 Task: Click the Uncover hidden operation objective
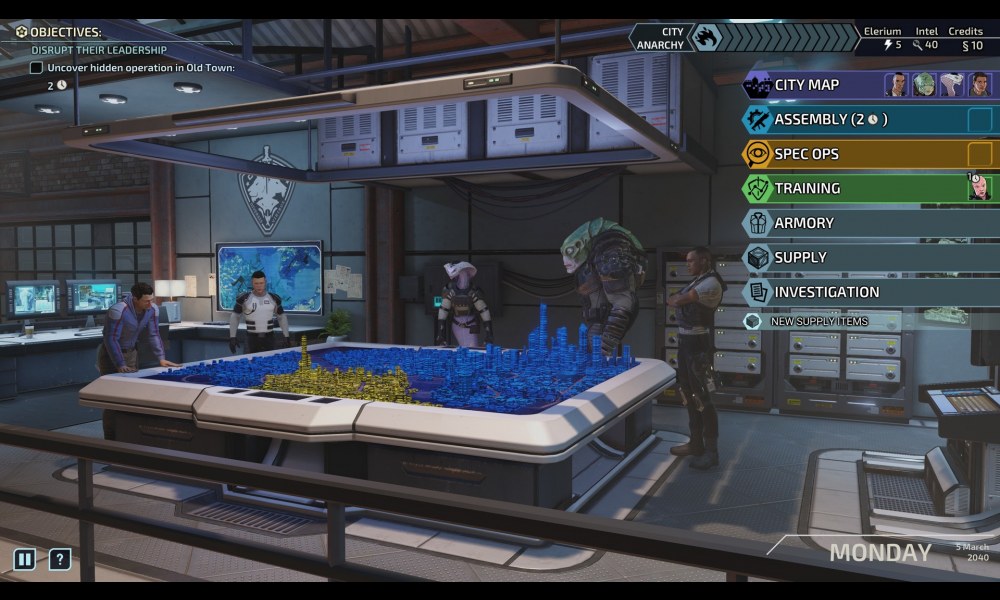140,68
